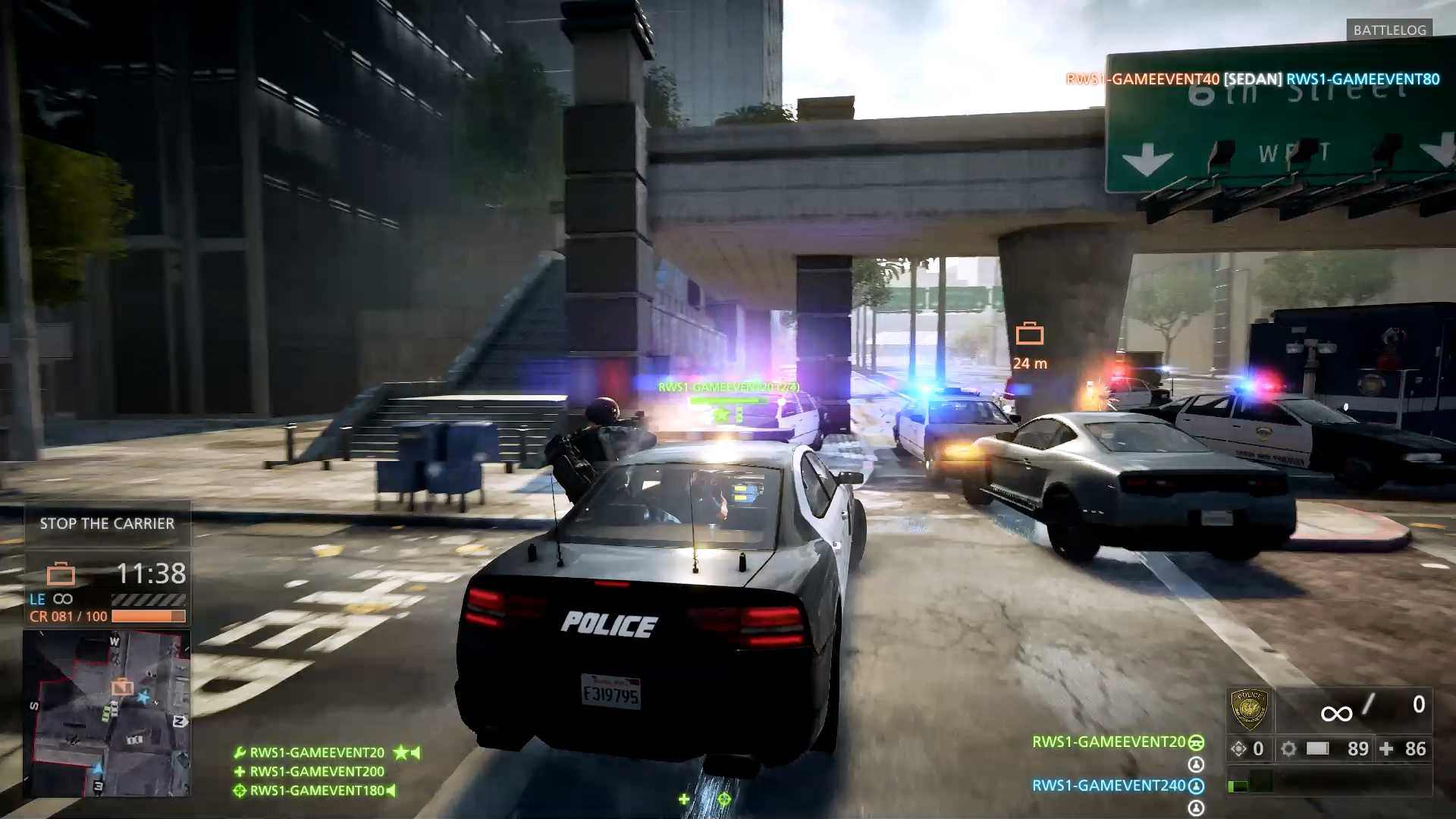
Task: Click the grenade gear icon in the HUD
Action: [x=1289, y=748]
